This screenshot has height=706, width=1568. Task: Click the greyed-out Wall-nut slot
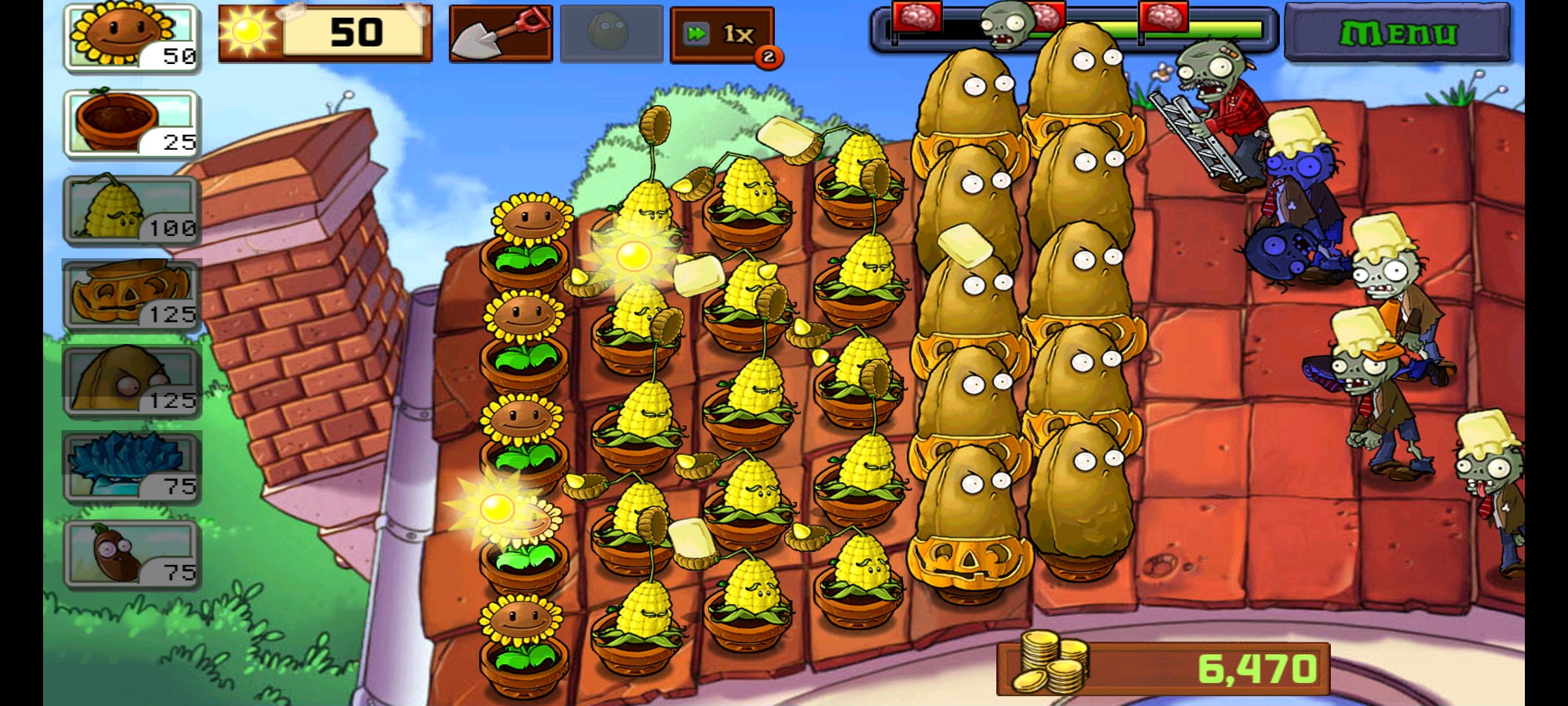612,33
